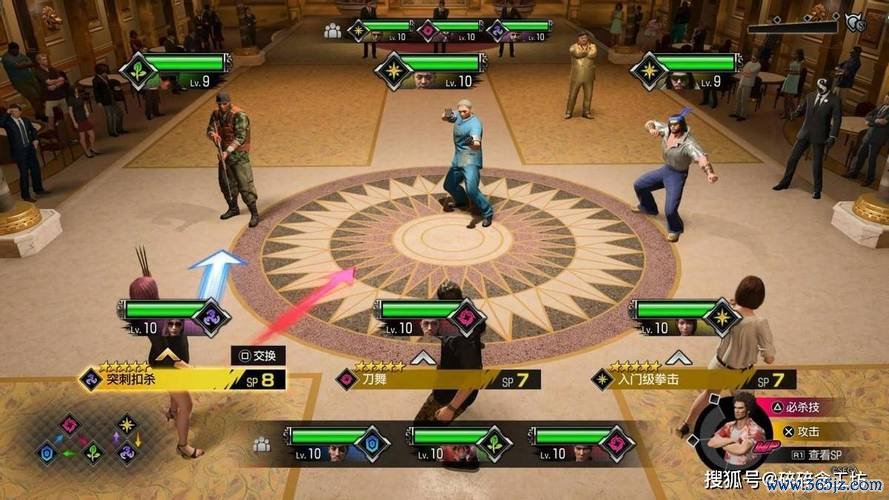Target the Lv.9 enemy with green leaf icon
This screenshot has height=500, width=889.
(178, 69)
